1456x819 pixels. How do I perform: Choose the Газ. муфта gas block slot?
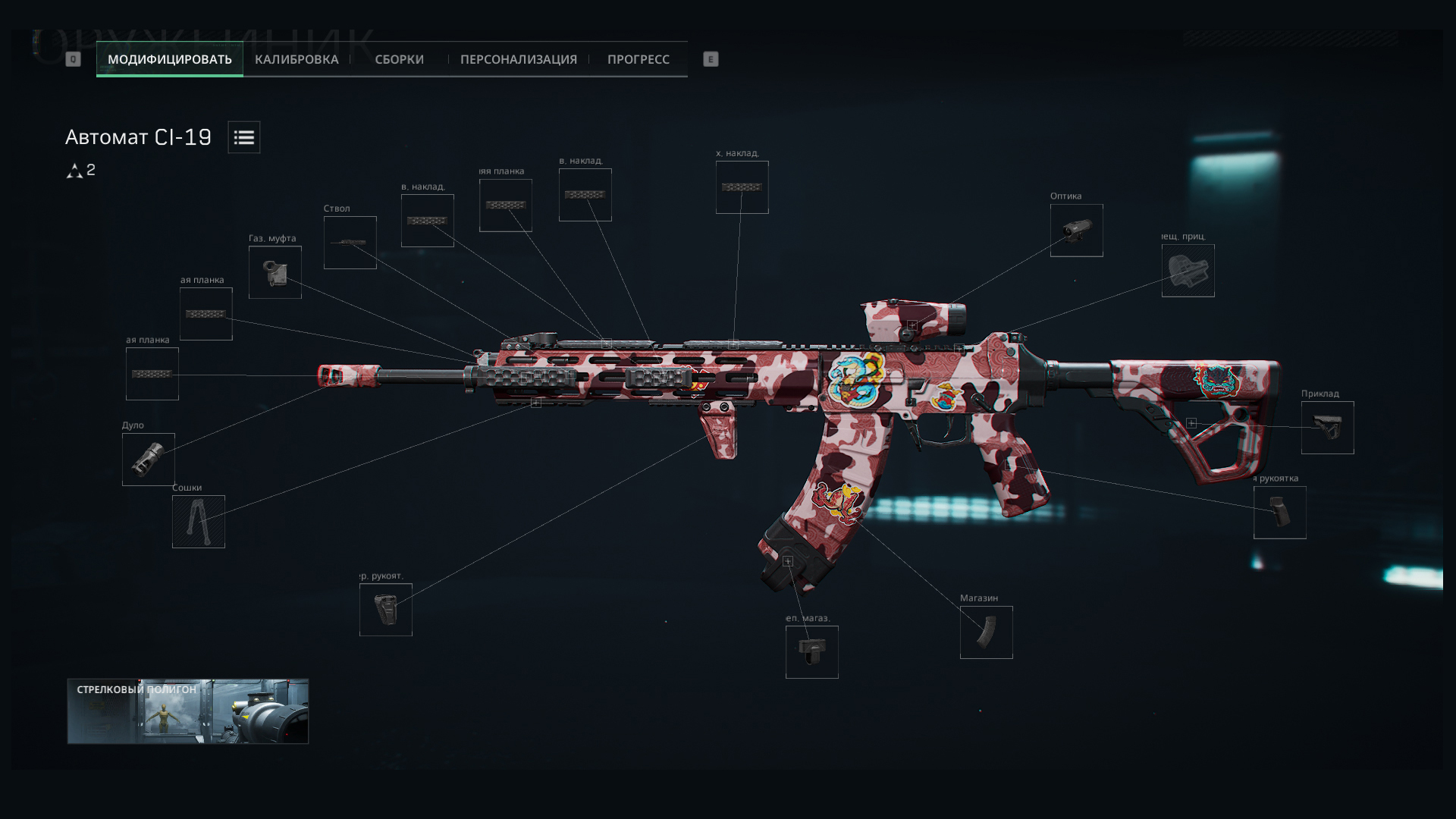click(x=275, y=272)
